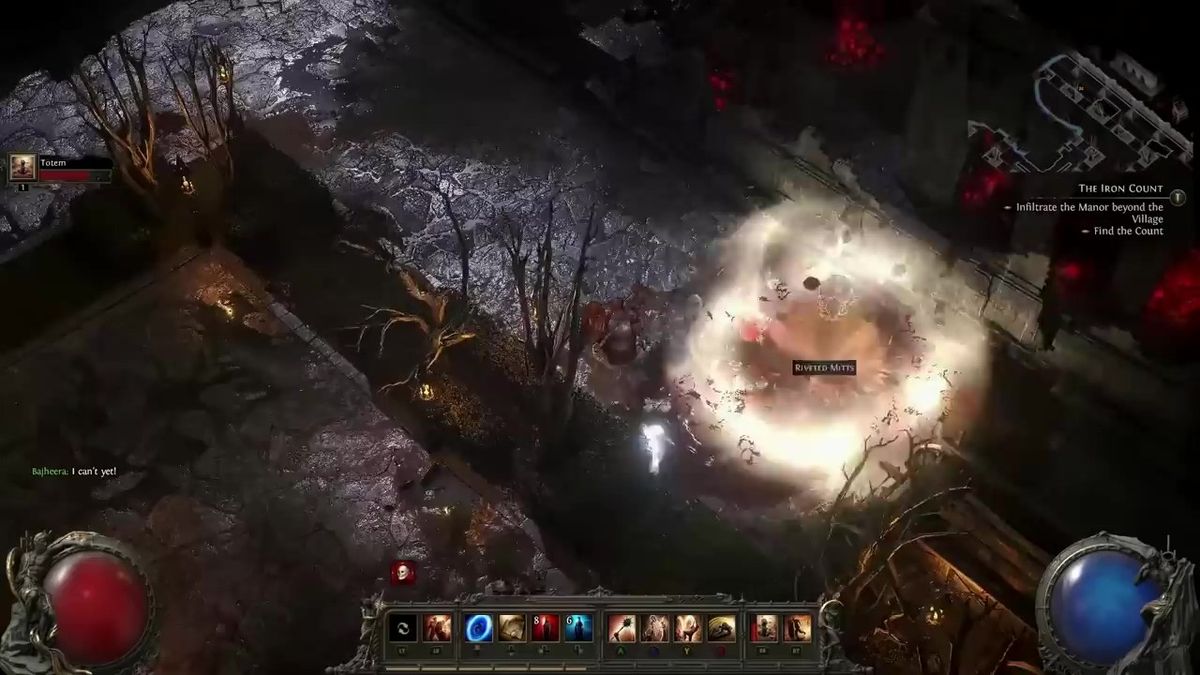Open Bajheera's chat message
Viewport: 1200px width, 675px height.
click(x=75, y=470)
